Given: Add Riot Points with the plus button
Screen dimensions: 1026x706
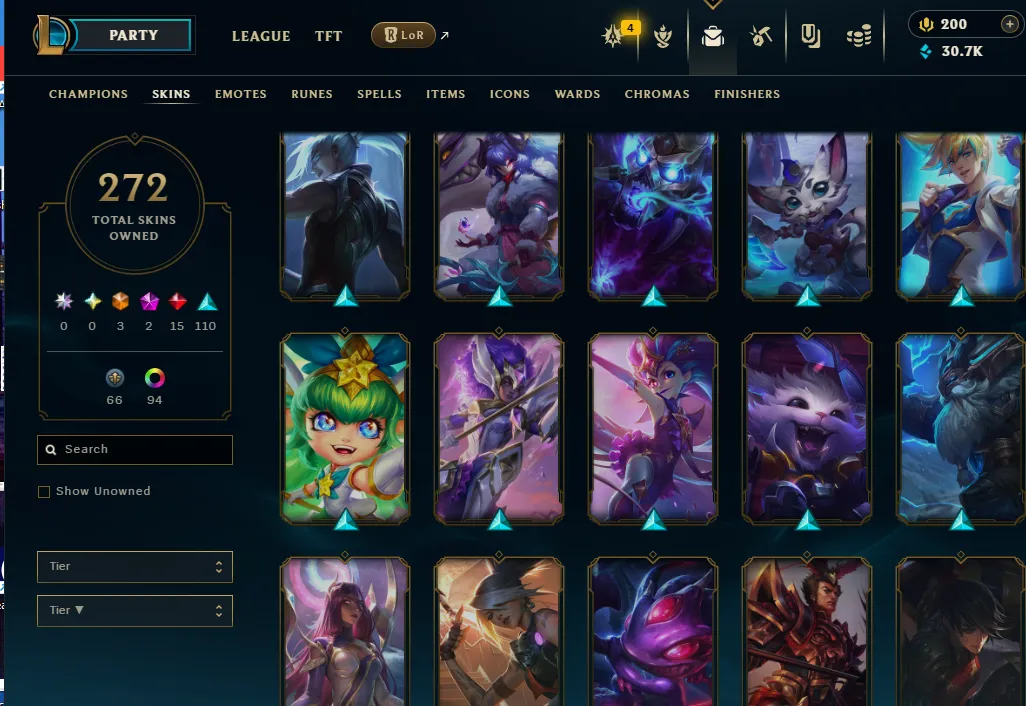Looking at the screenshot, I should click(x=1009, y=25).
